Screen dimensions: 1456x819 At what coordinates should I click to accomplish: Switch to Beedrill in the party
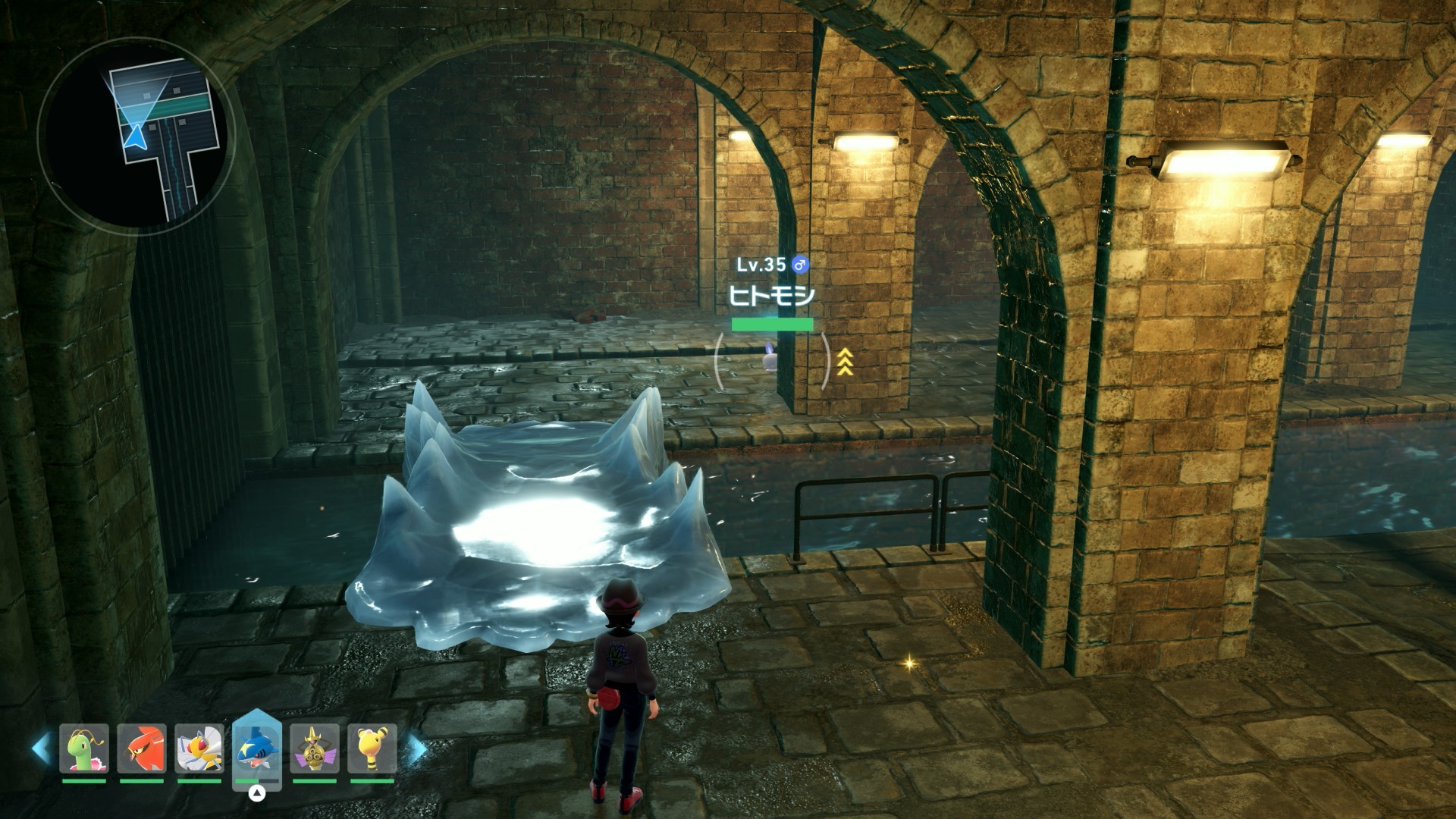(199, 748)
